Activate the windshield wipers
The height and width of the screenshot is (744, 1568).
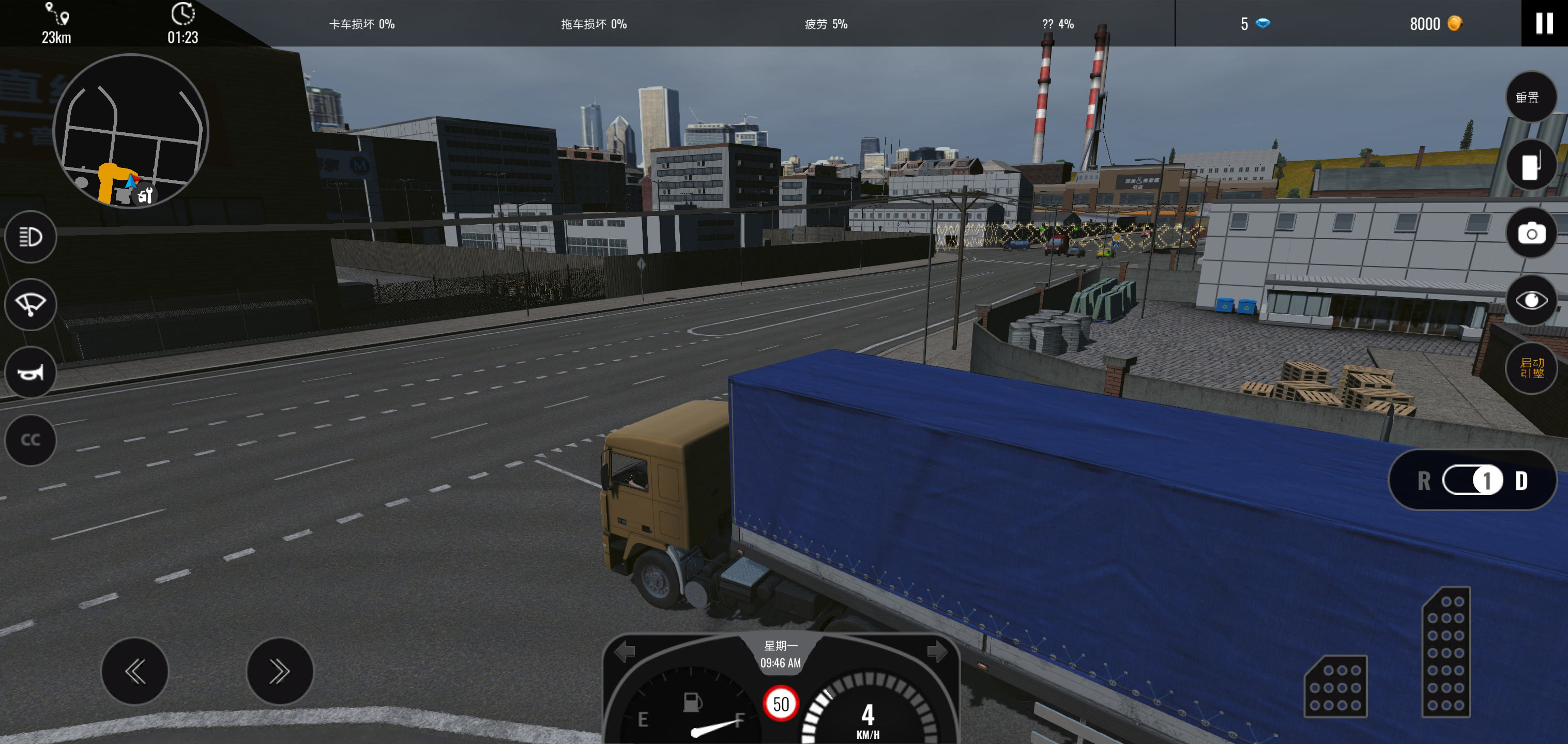coord(31,304)
